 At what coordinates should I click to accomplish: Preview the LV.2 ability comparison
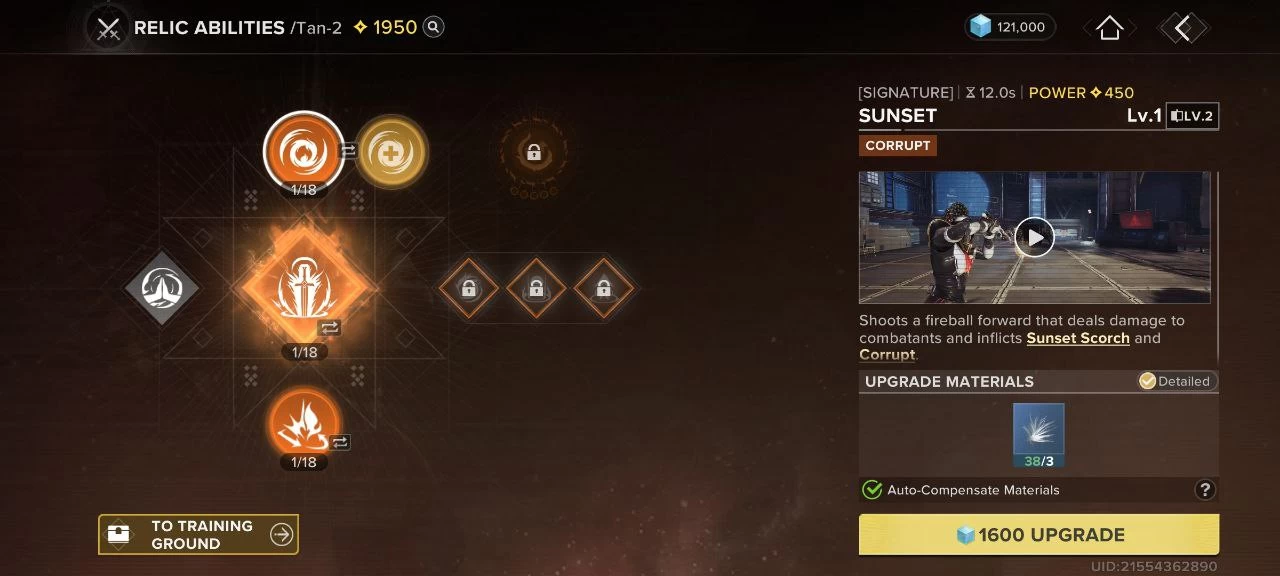pos(1192,116)
